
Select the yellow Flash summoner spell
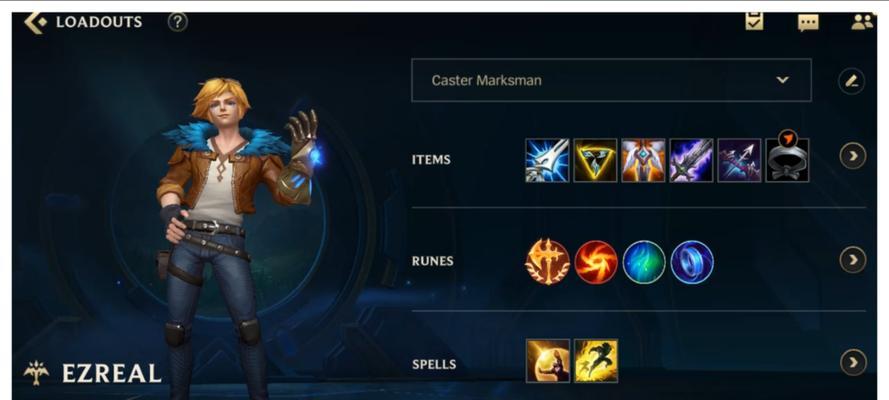596,361
